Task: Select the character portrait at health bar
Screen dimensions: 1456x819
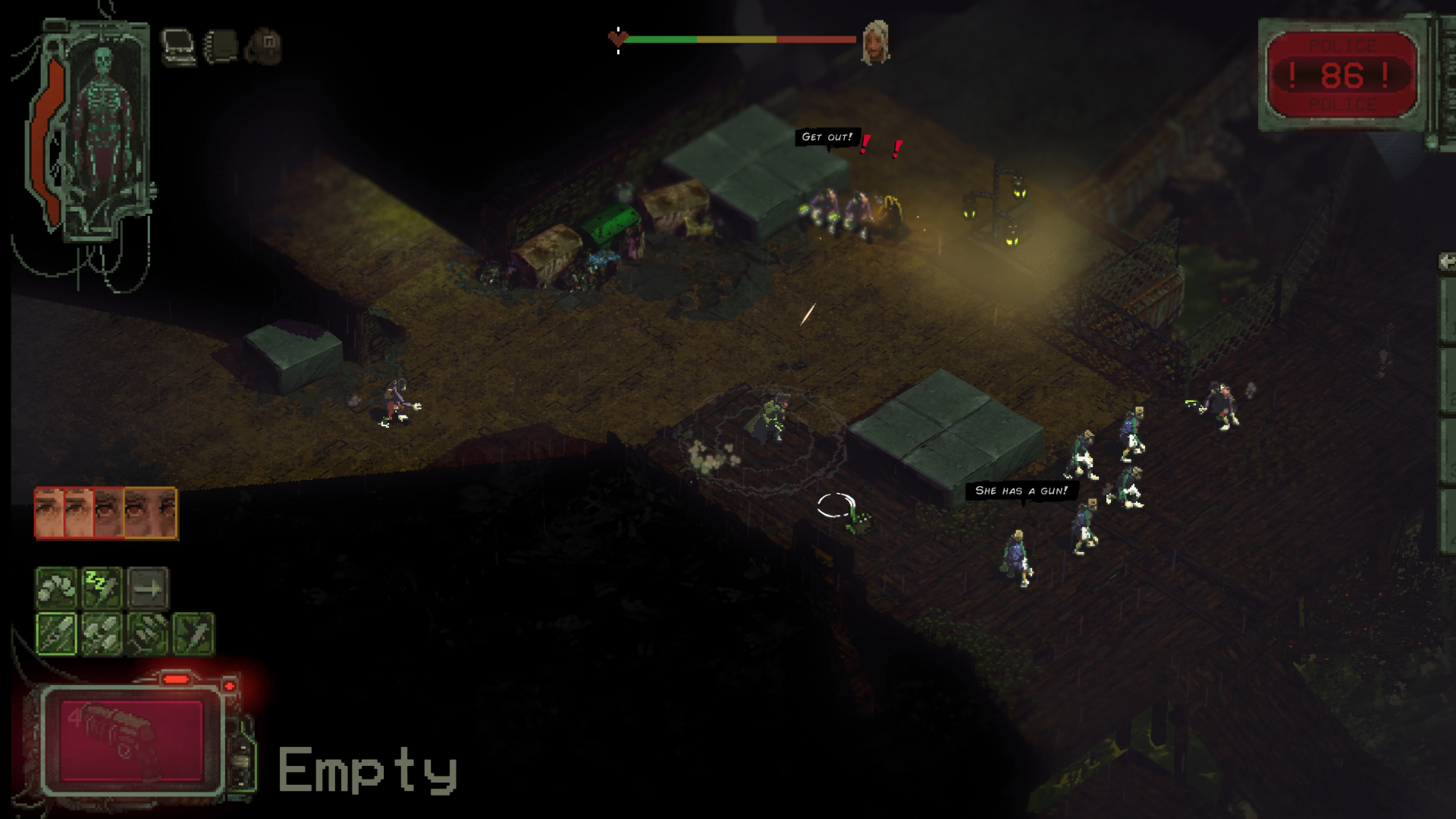Action: (875, 42)
